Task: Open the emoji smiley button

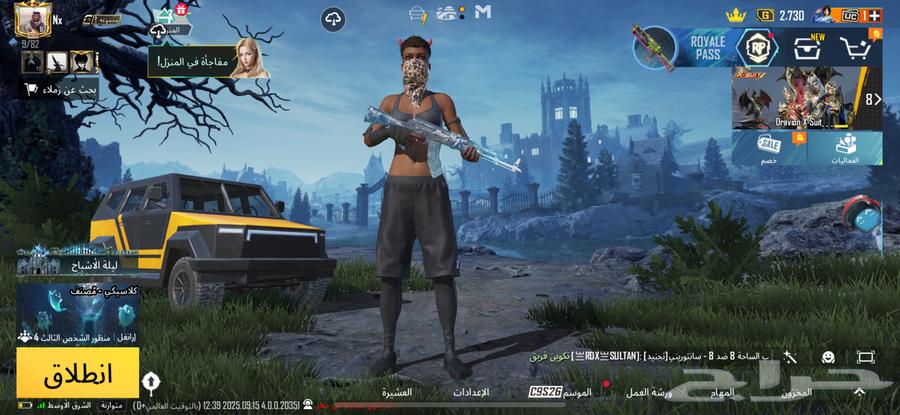Action: click(828, 357)
